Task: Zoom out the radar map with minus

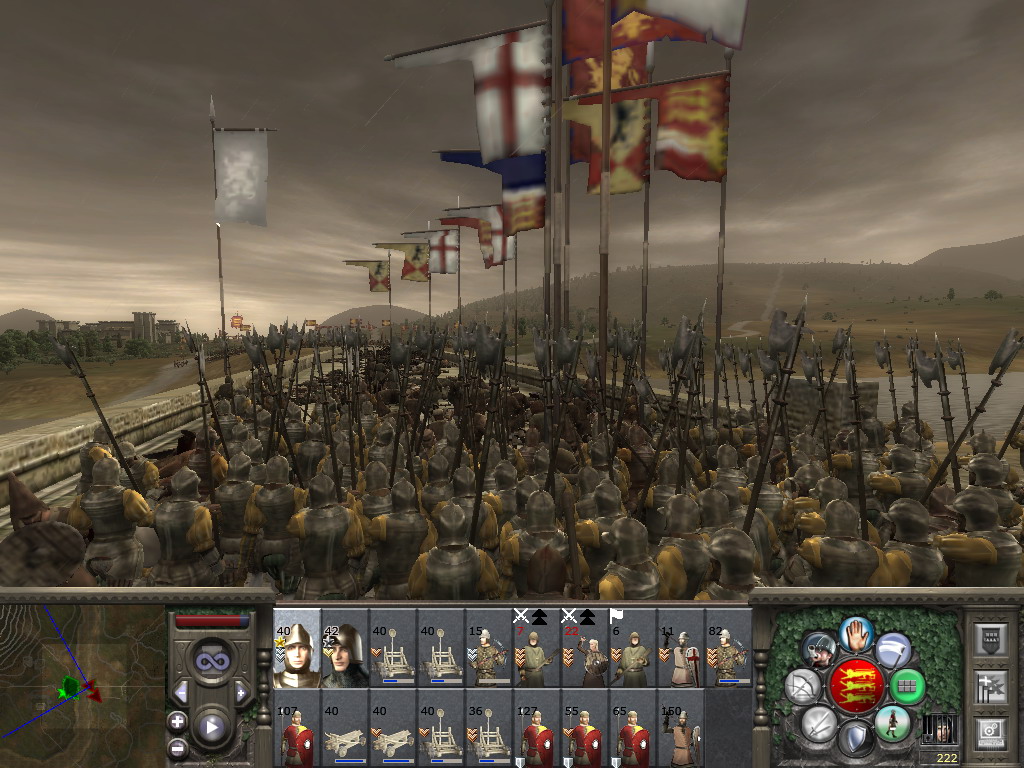Action: click(x=177, y=747)
